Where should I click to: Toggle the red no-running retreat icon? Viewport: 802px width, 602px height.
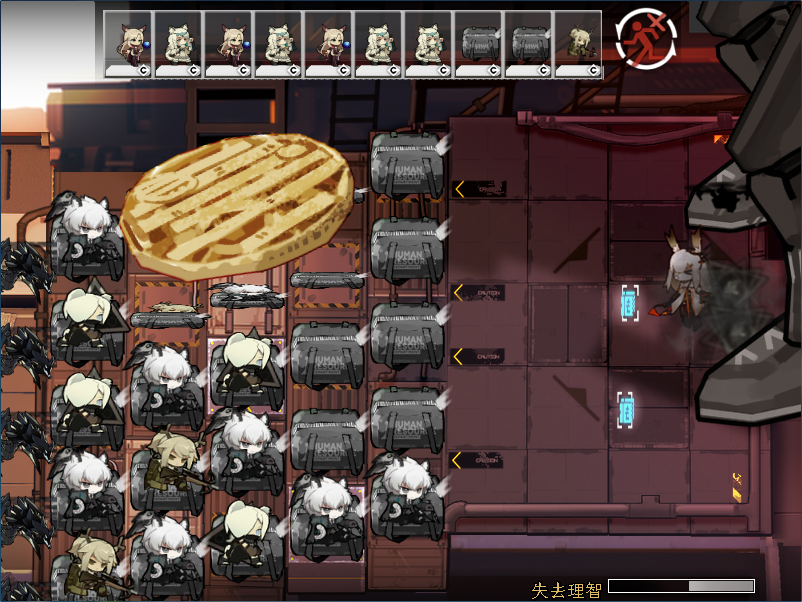646,40
